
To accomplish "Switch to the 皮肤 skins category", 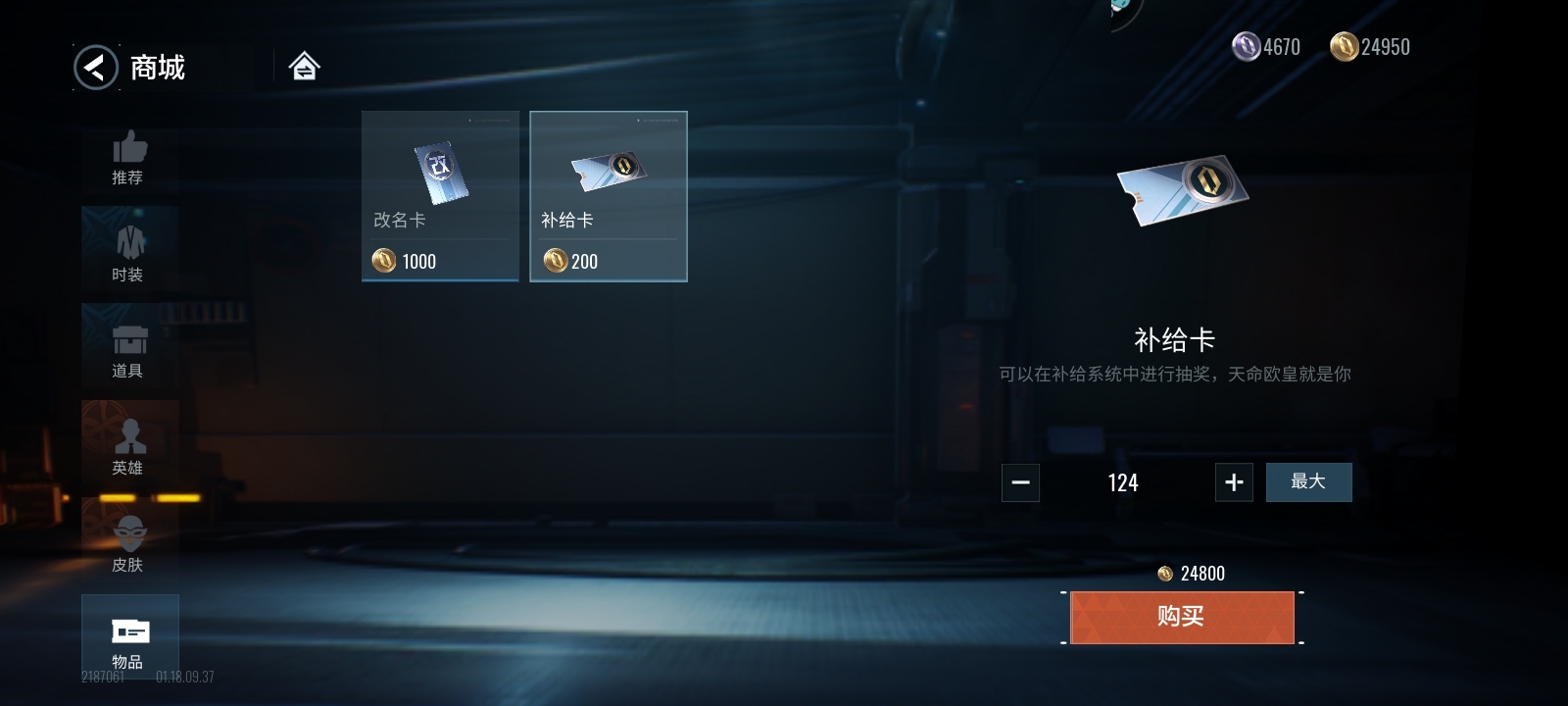I will (129, 544).
